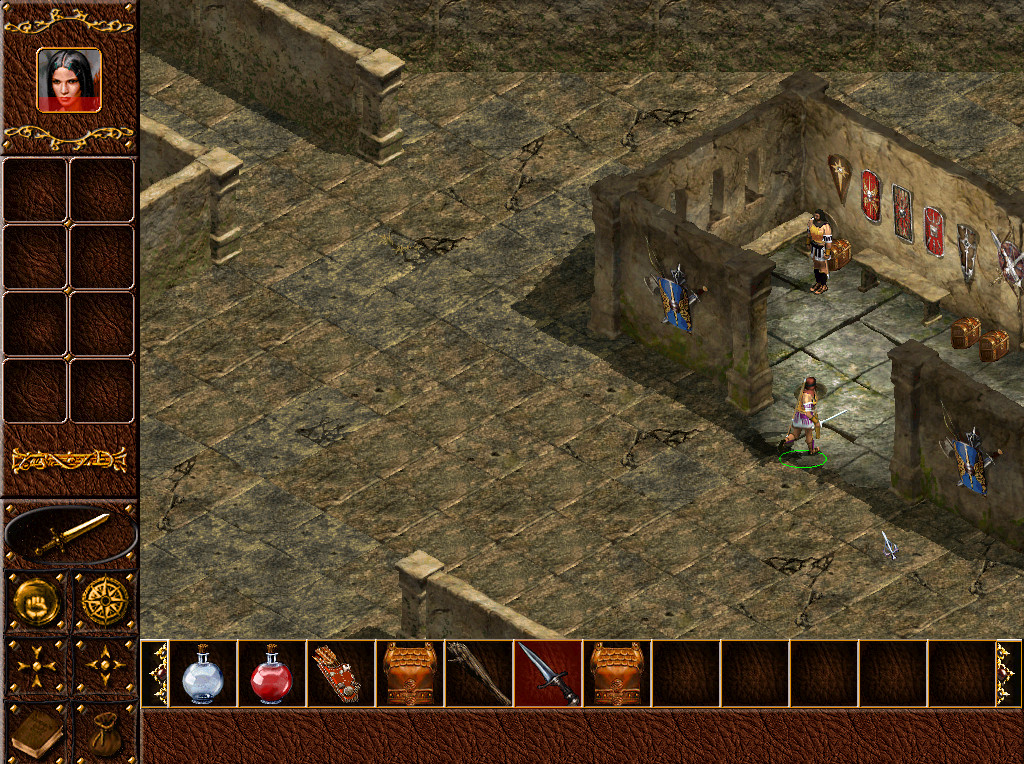Open the inventory pouch bag icon
The image size is (1024, 764).
pos(104,733)
